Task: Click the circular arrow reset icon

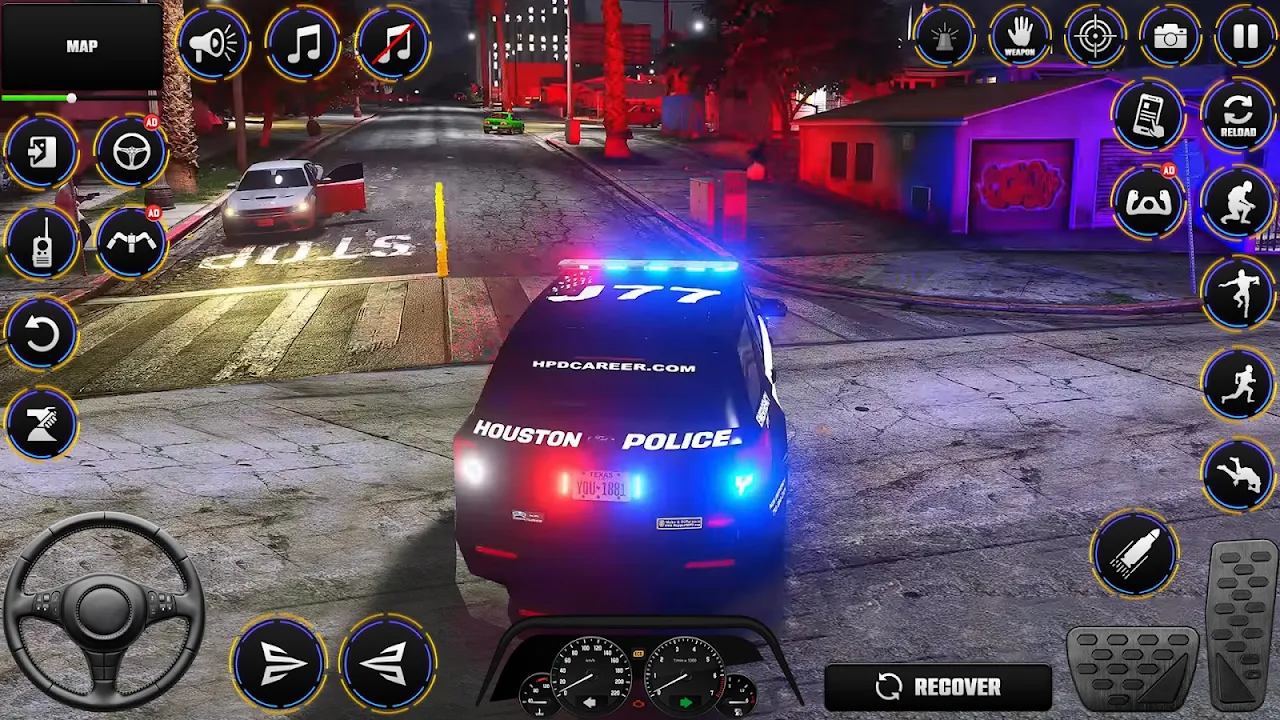Action: point(41,334)
